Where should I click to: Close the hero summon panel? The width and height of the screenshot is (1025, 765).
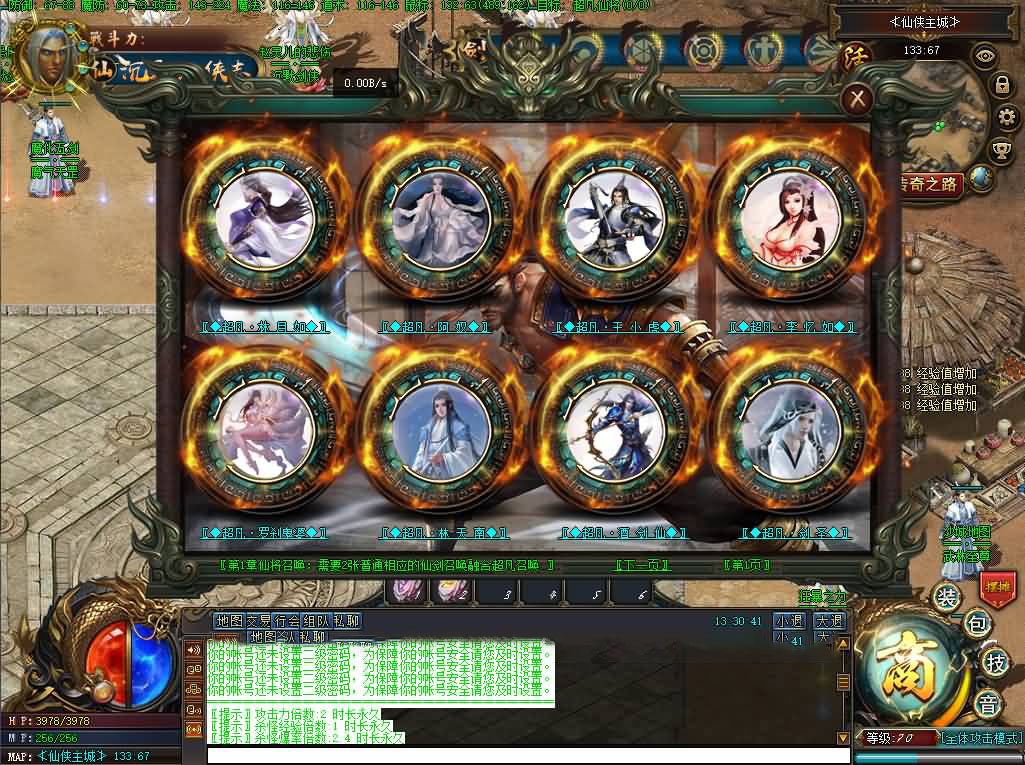click(x=858, y=98)
